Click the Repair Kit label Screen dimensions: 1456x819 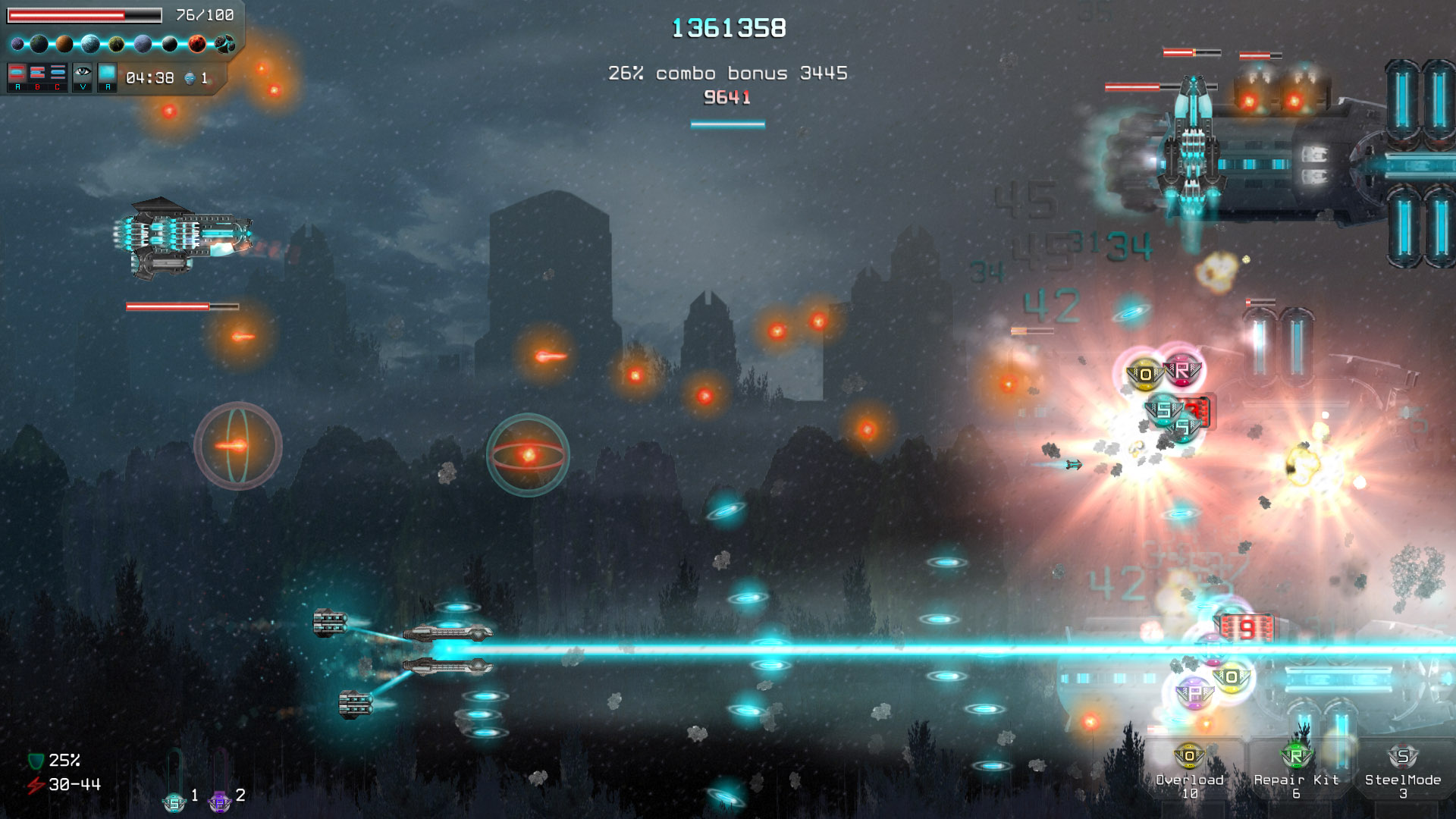point(1297,780)
